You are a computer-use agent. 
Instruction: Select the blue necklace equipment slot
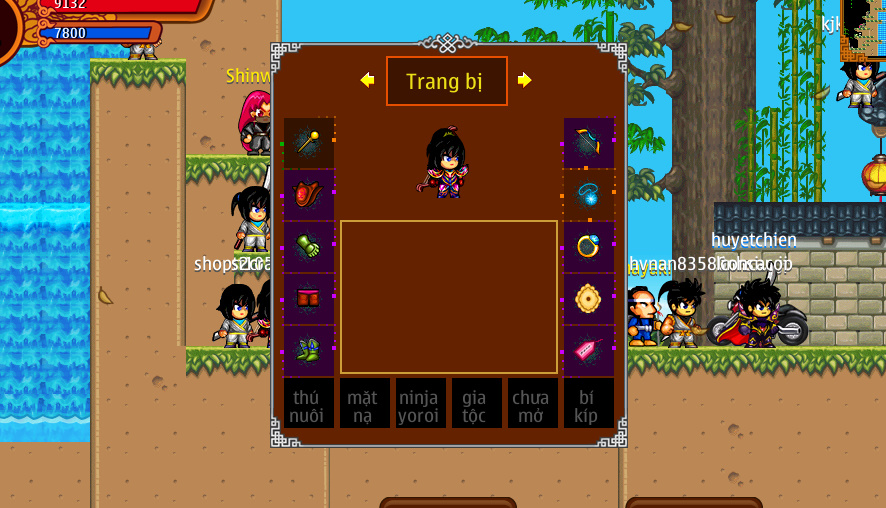[588, 195]
